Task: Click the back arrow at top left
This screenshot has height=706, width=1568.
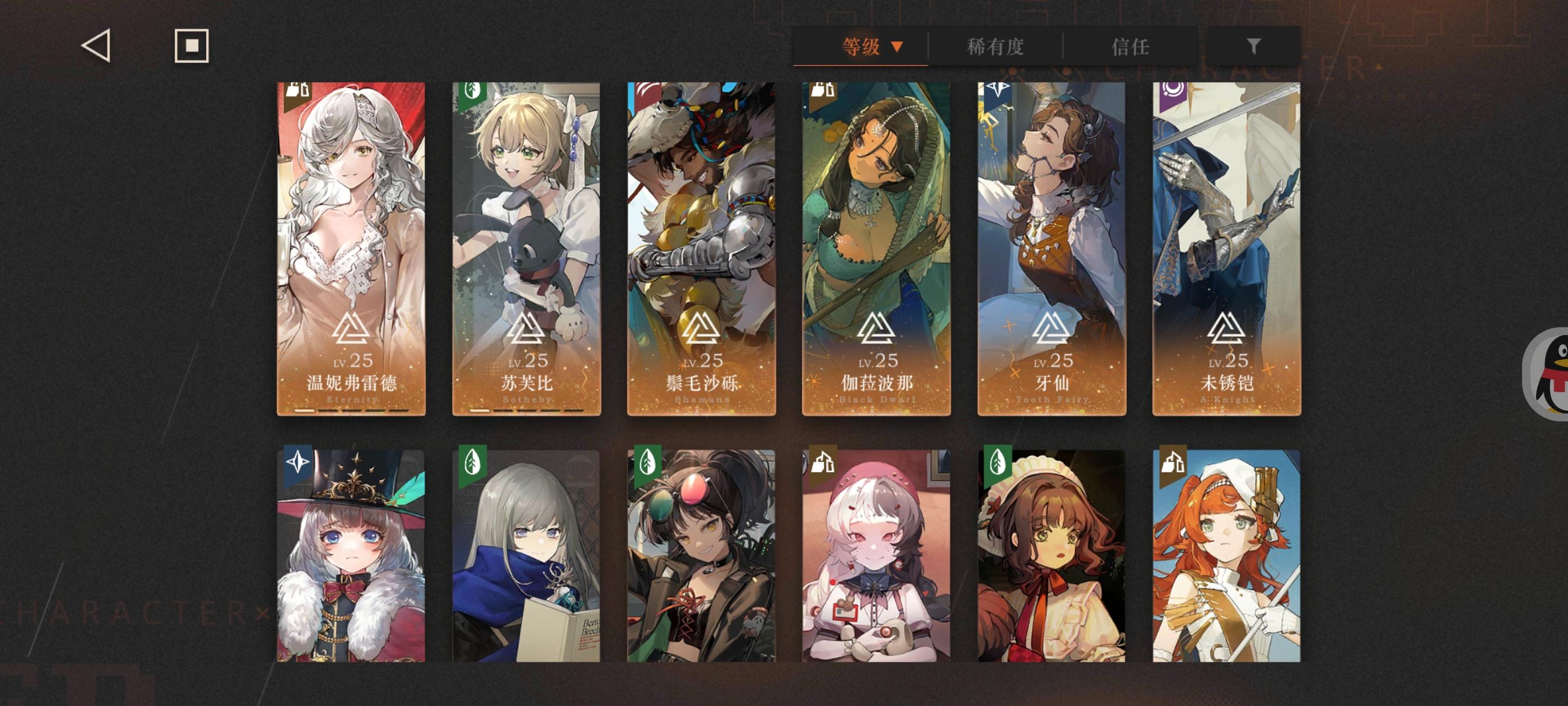Action: coord(96,45)
